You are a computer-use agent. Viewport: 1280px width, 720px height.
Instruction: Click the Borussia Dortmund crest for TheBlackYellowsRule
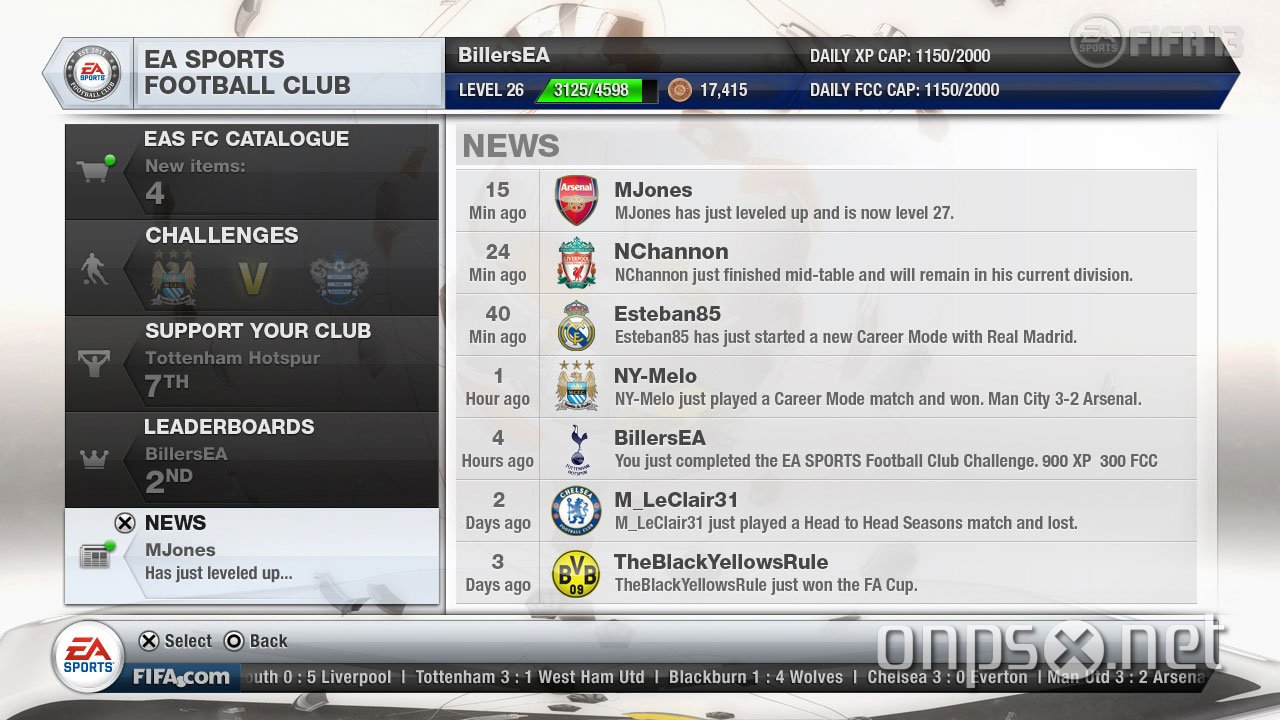(x=576, y=572)
